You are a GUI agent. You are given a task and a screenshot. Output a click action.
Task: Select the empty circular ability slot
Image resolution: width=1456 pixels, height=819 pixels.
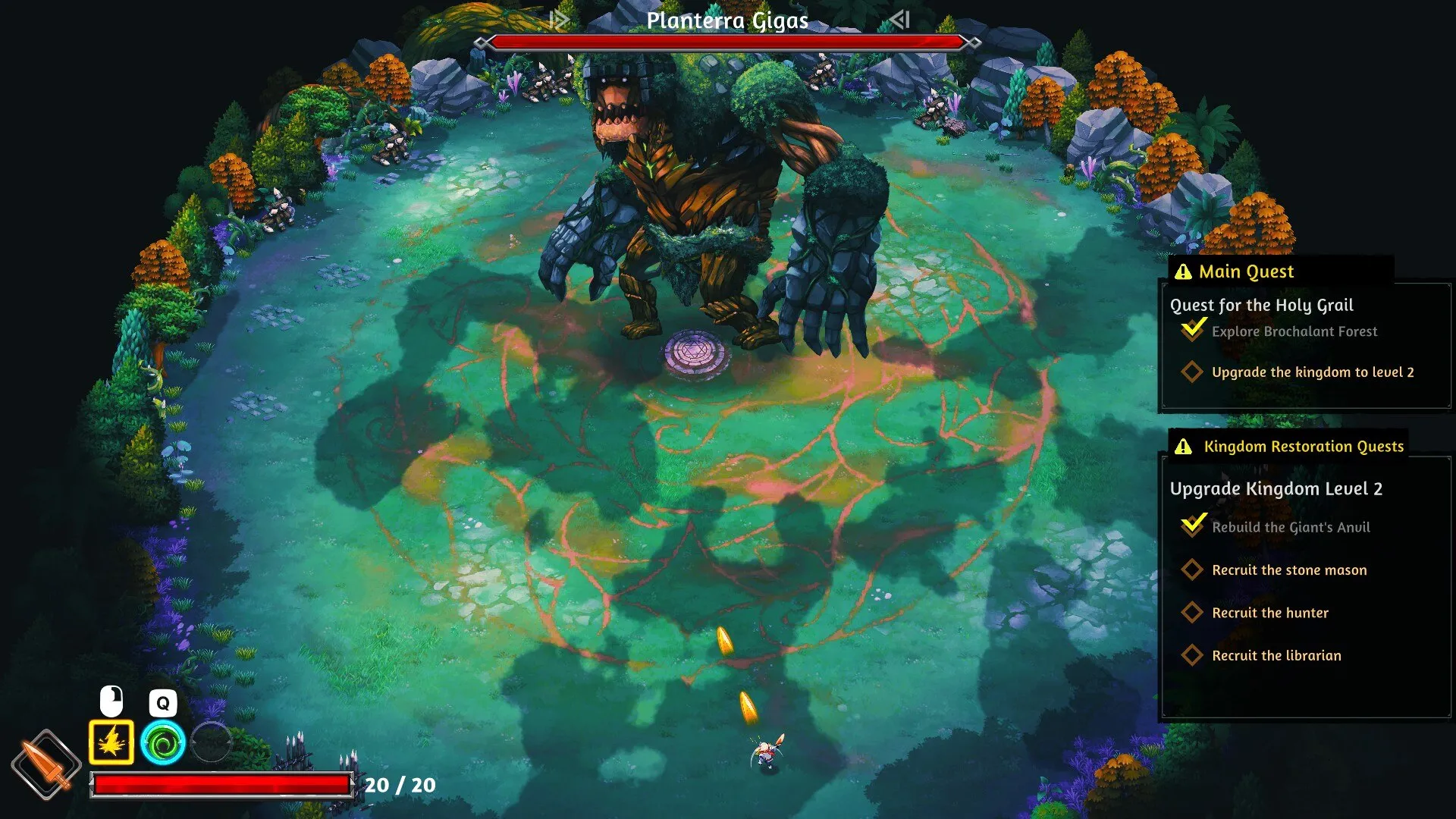(212, 741)
